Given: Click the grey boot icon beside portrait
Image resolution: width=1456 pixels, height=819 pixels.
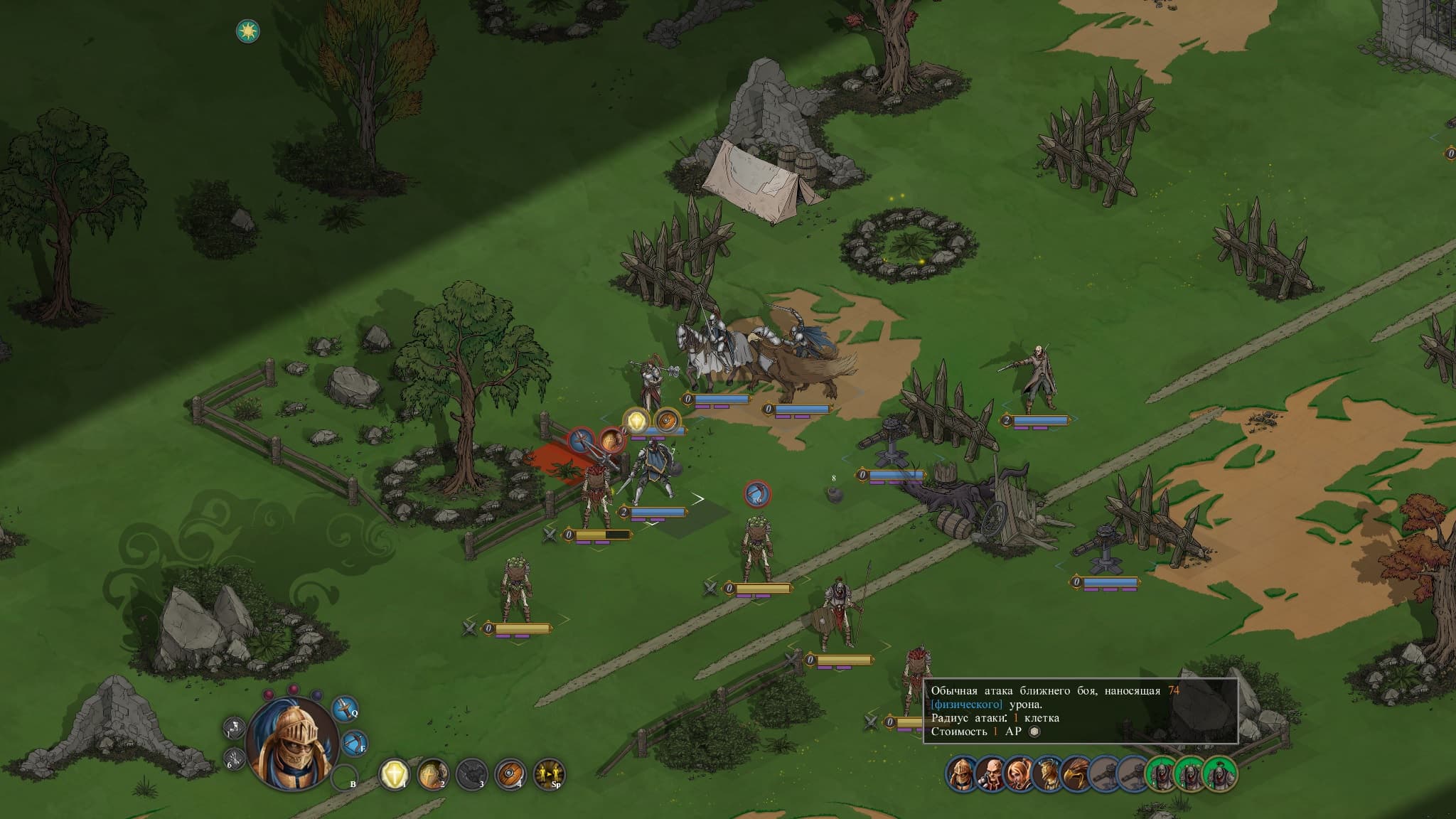Looking at the screenshot, I should (x=234, y=728).
